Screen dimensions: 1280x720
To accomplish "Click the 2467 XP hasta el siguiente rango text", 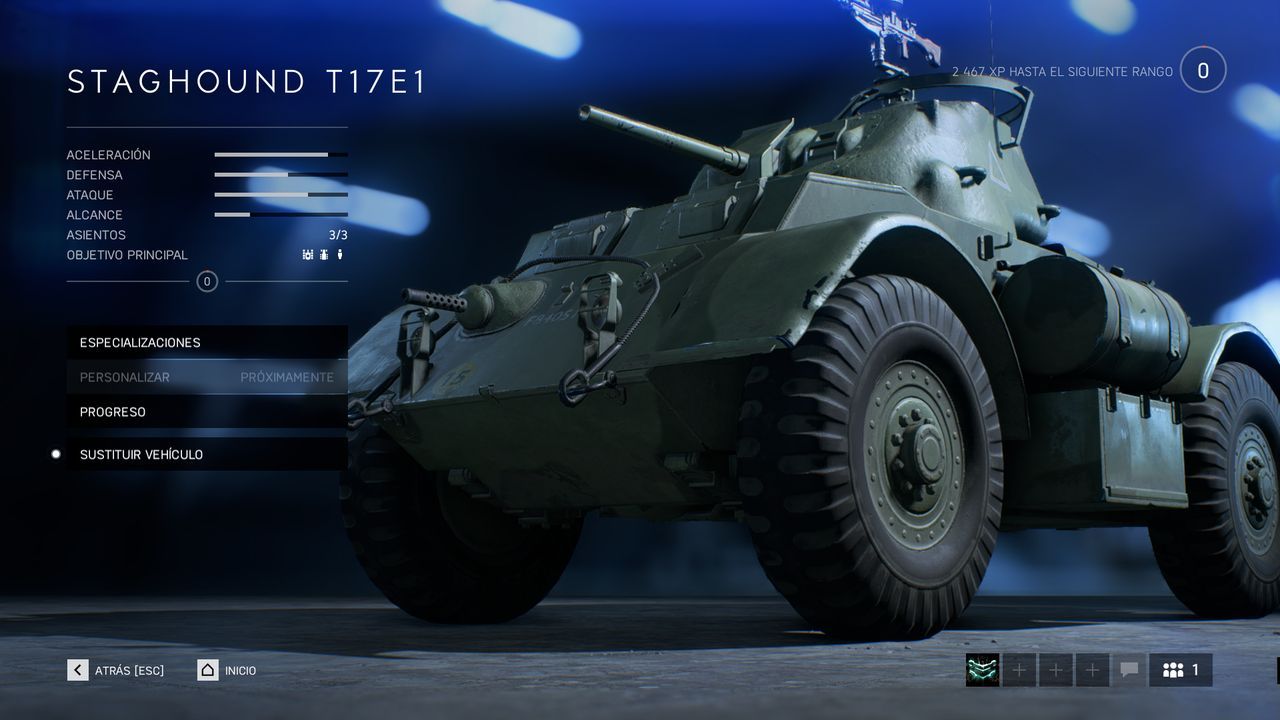I will click(1063, 71).
